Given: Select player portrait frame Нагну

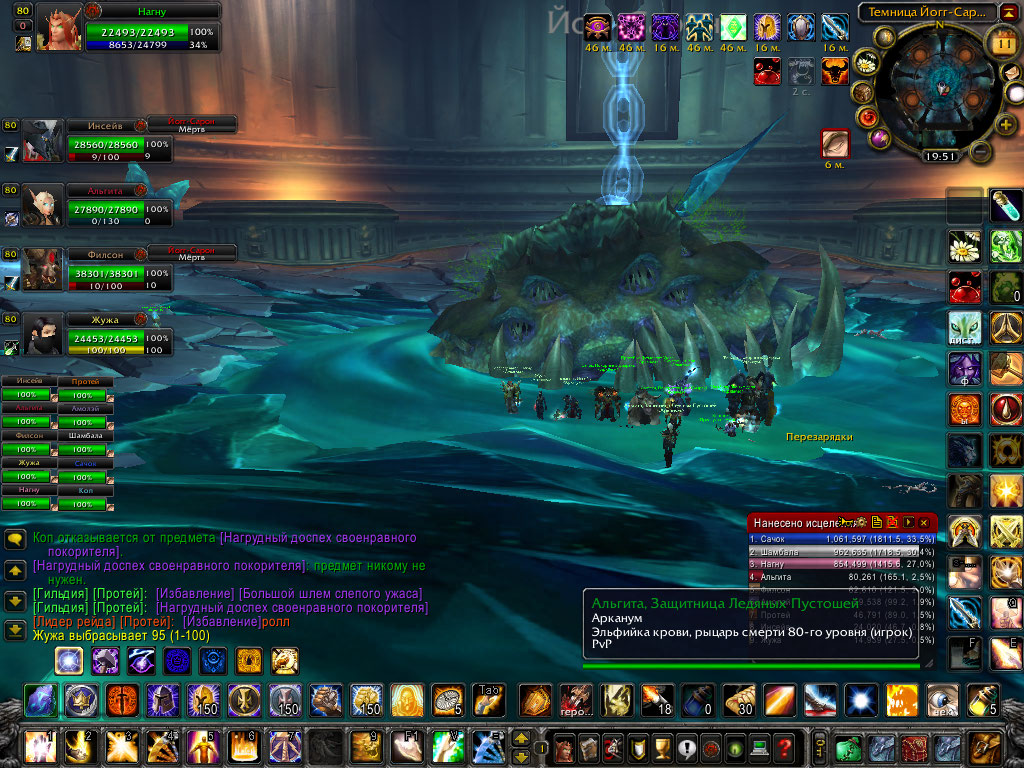Looking at the screenshot, I should tap(60, 29).
